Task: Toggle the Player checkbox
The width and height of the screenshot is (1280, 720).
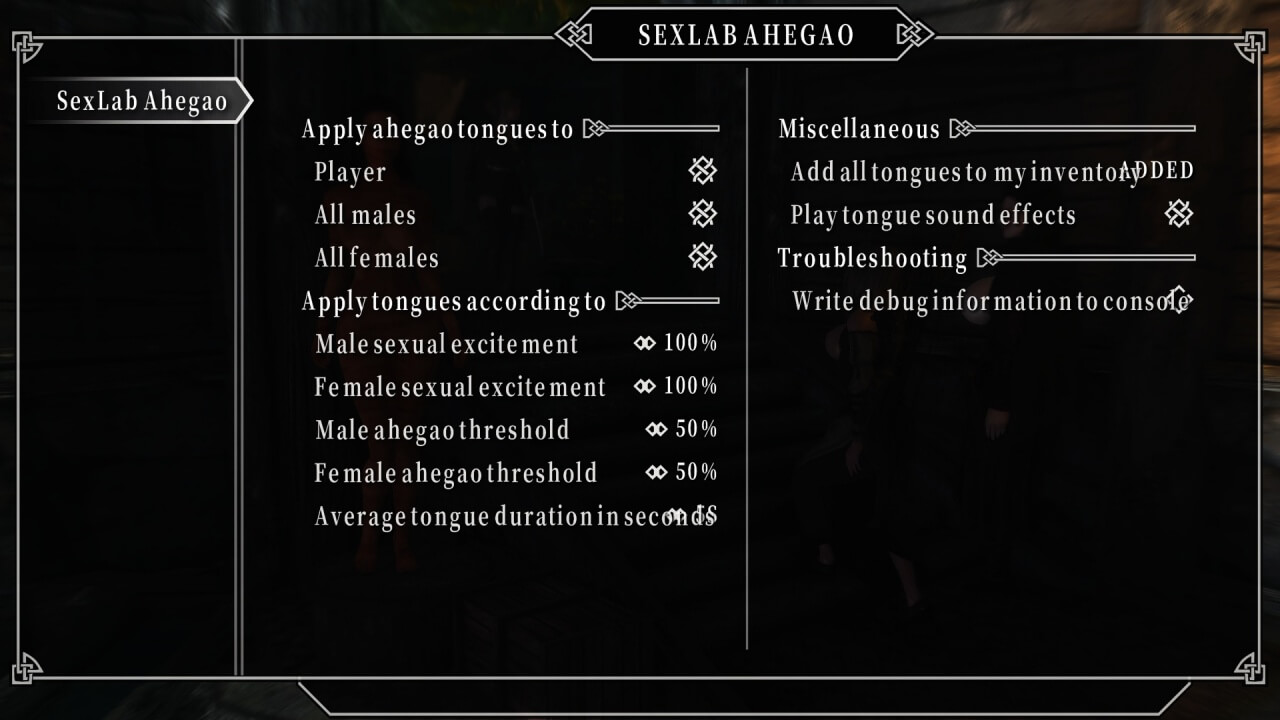Action: pos(702,171)
